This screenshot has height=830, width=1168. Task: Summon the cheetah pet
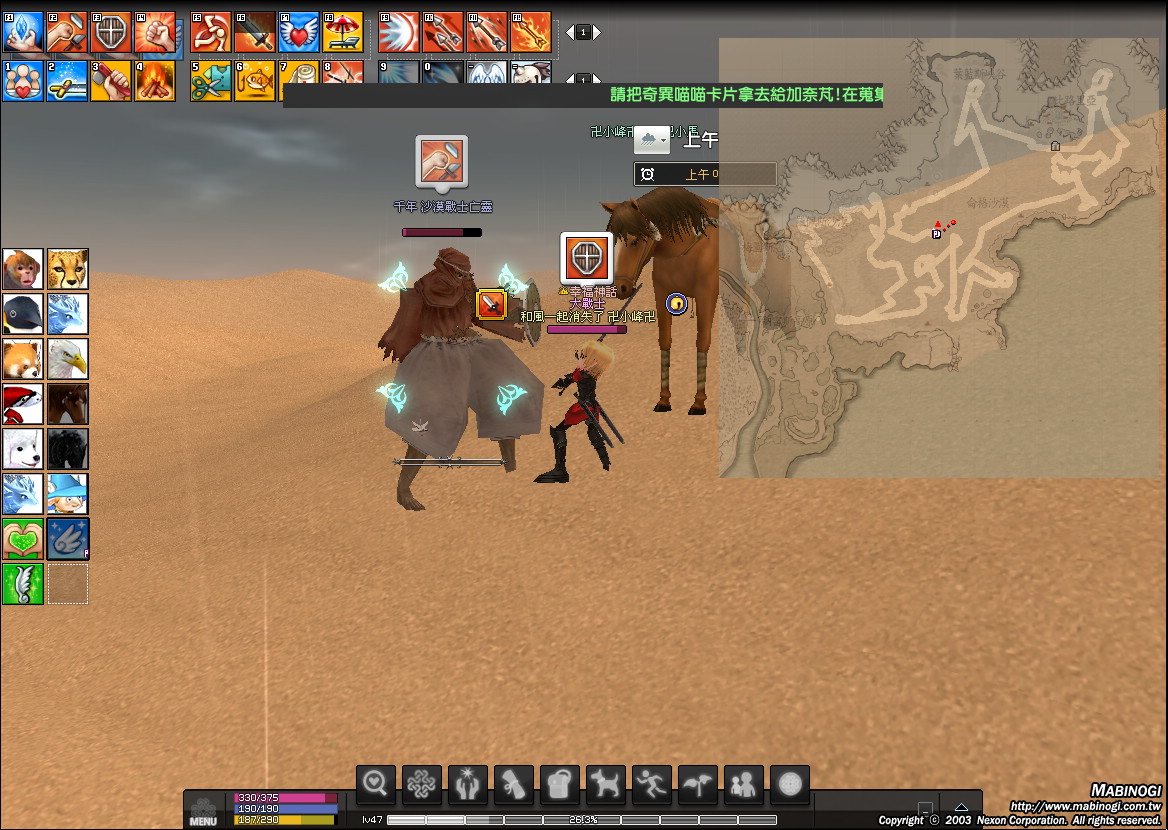[x=68, y=269]
